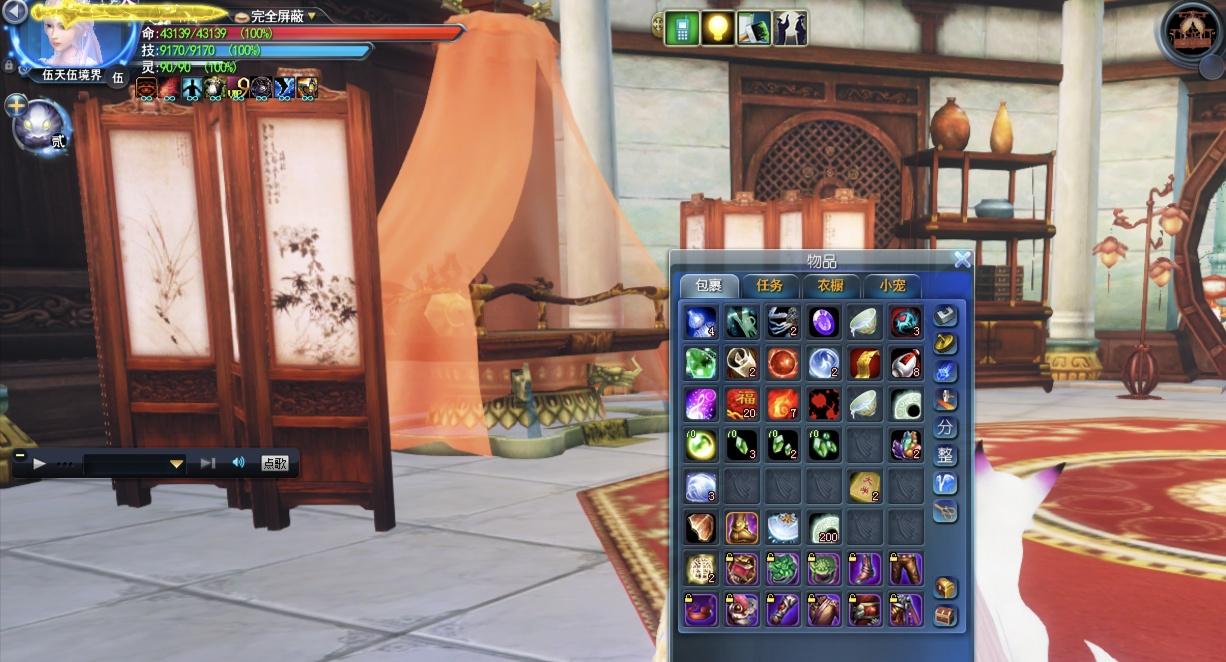Click the lightbulb hint icon
Screen dimensions: 1226x662
719,28
